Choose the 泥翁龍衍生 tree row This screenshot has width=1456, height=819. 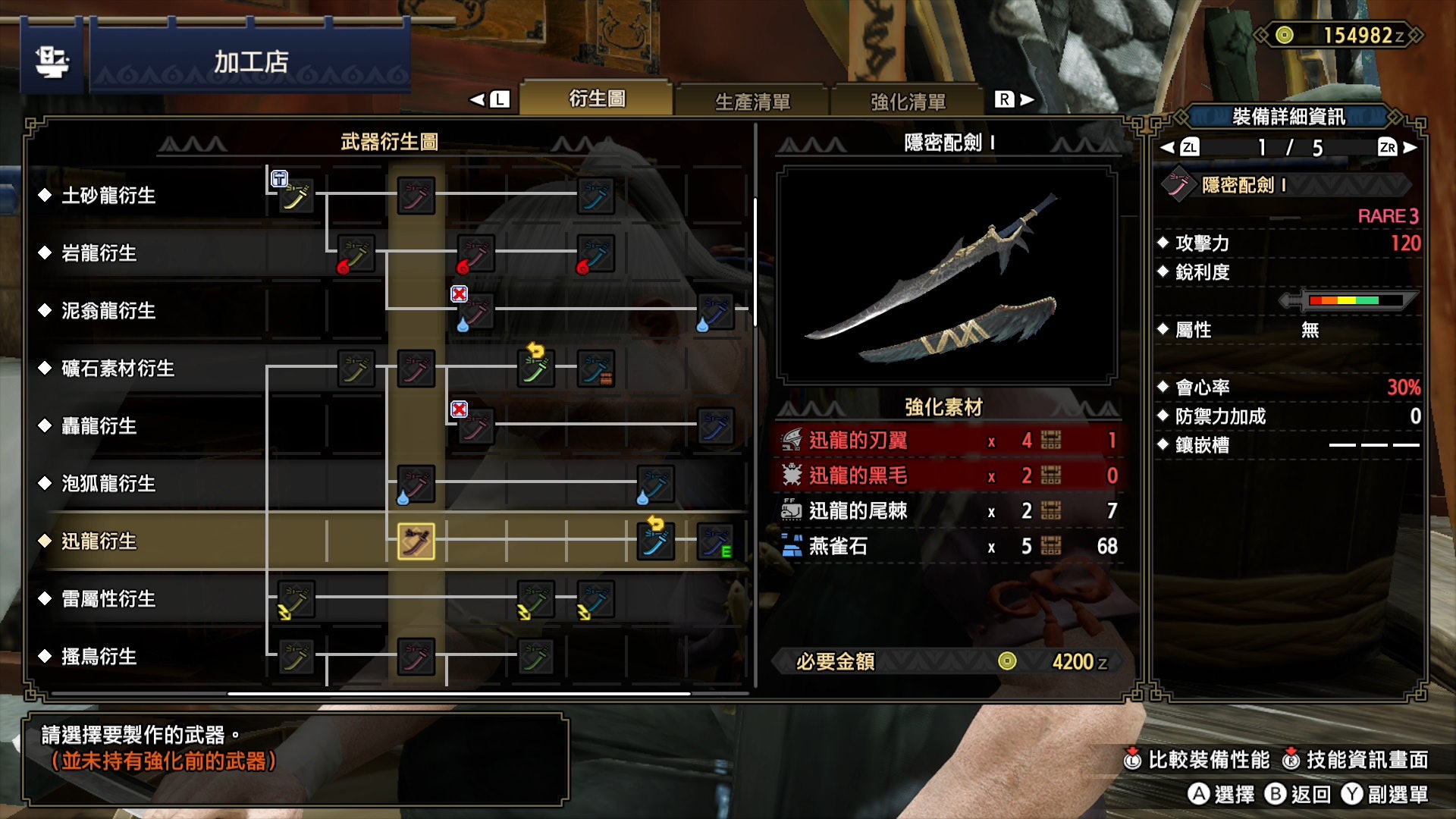click(x=108, y=311)
